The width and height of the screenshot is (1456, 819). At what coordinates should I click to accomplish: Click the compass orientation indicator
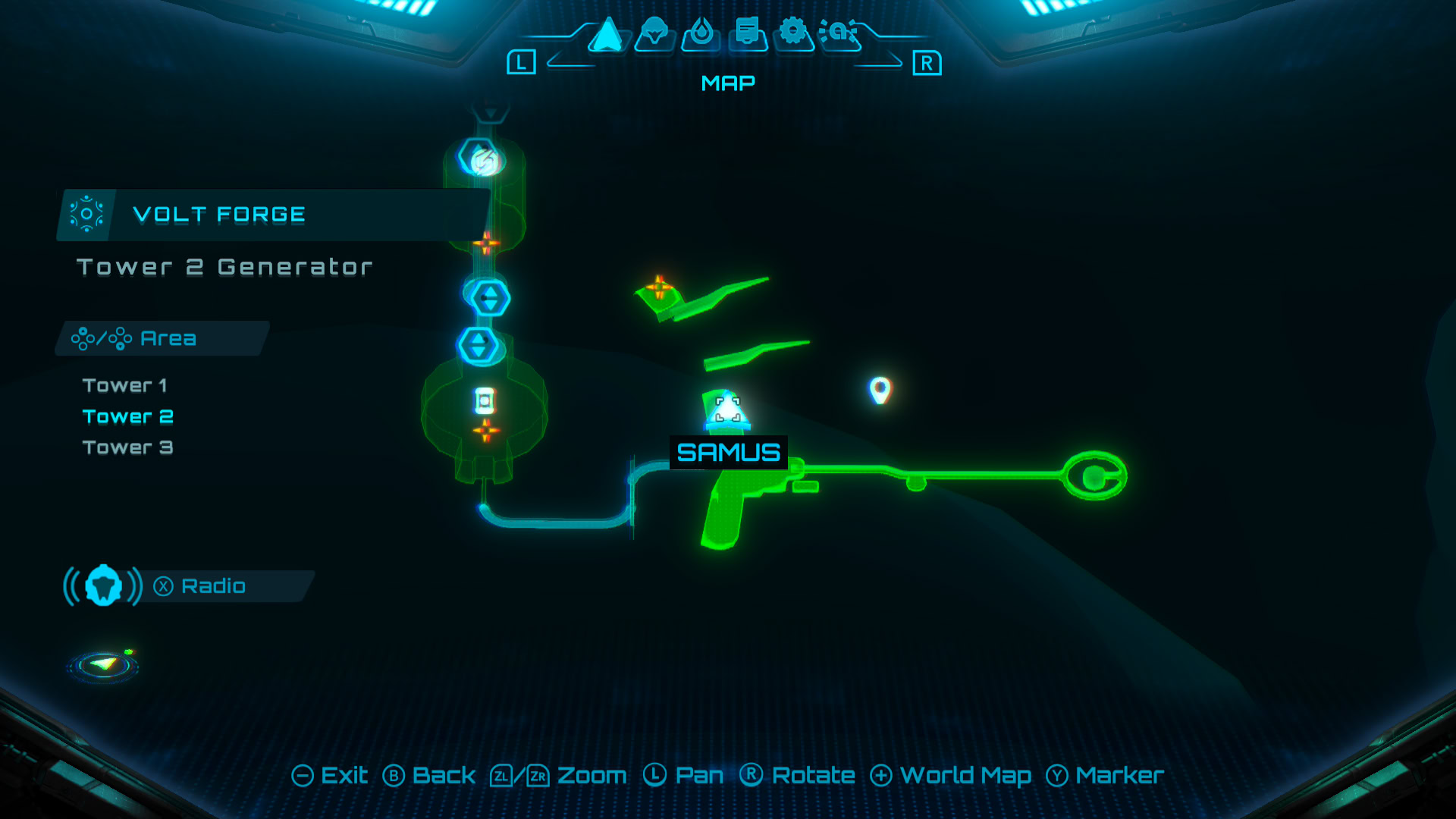[104, 666]
